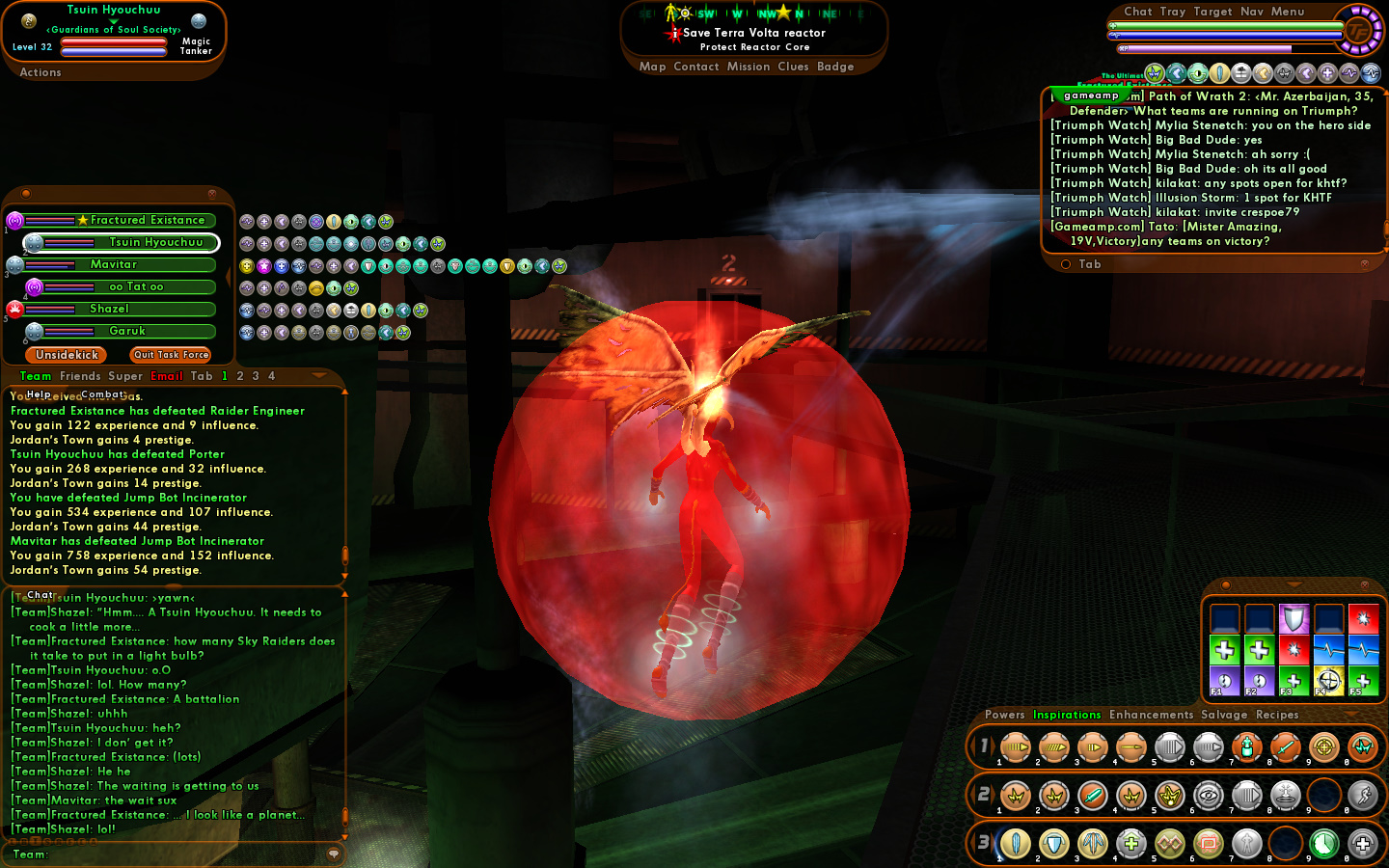Switch to the Friends tab
This screenshot has width=1389, height=868.
point(80,376)
